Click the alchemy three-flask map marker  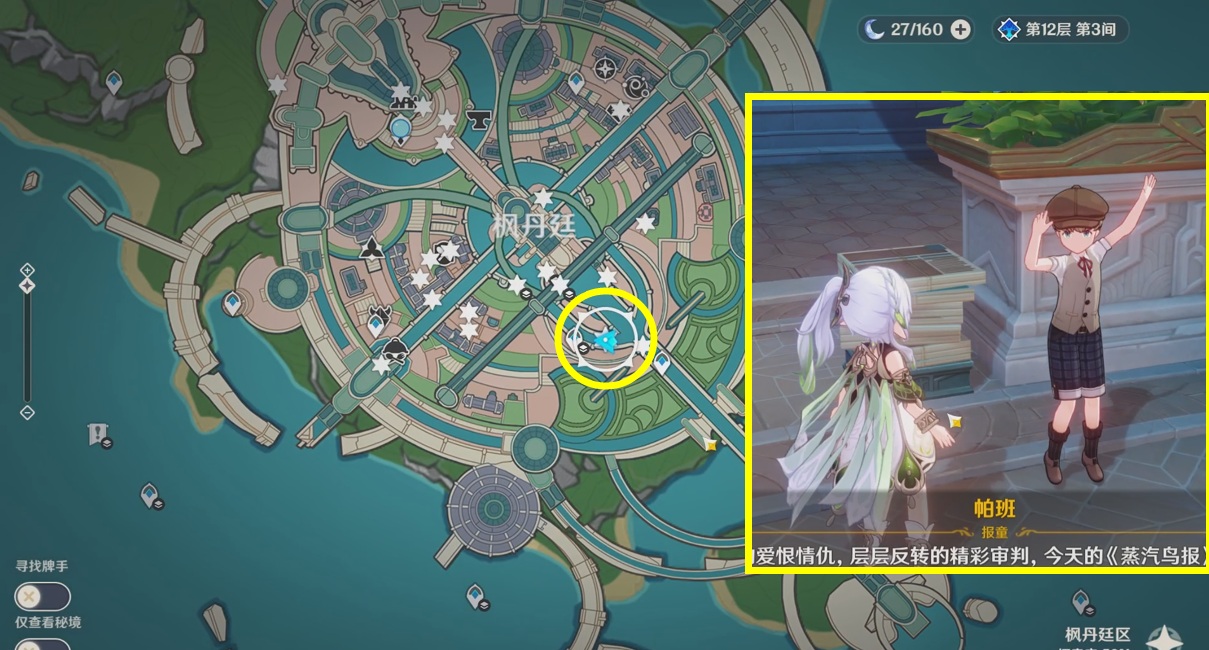click(x=371, y=247)
